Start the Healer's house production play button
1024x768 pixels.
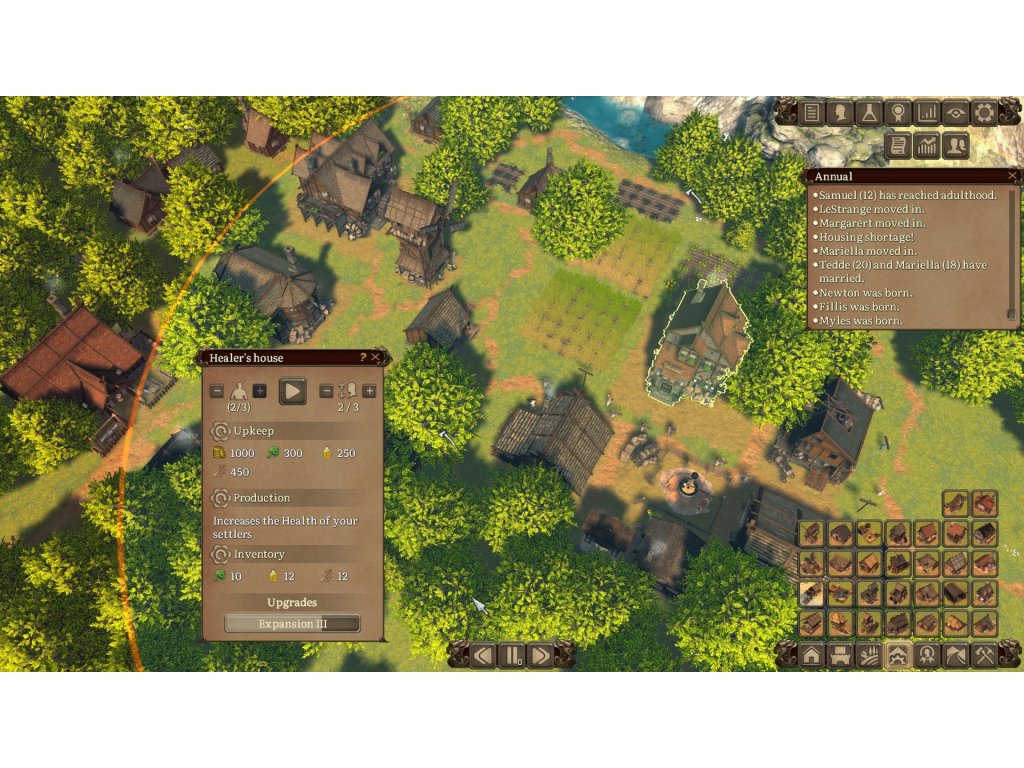(x=292, y=390)
